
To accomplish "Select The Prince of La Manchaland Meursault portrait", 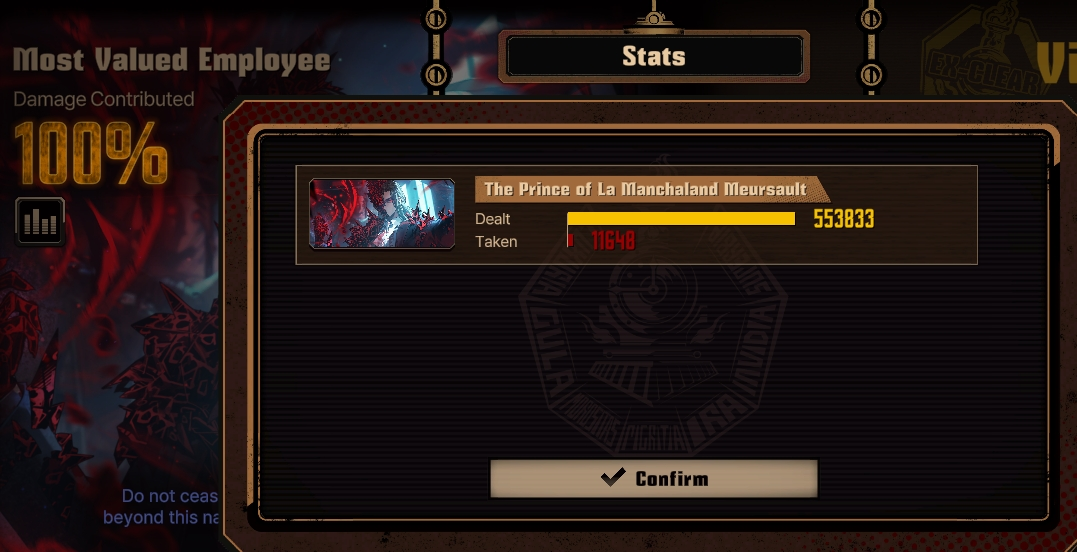I will [382, 213].
